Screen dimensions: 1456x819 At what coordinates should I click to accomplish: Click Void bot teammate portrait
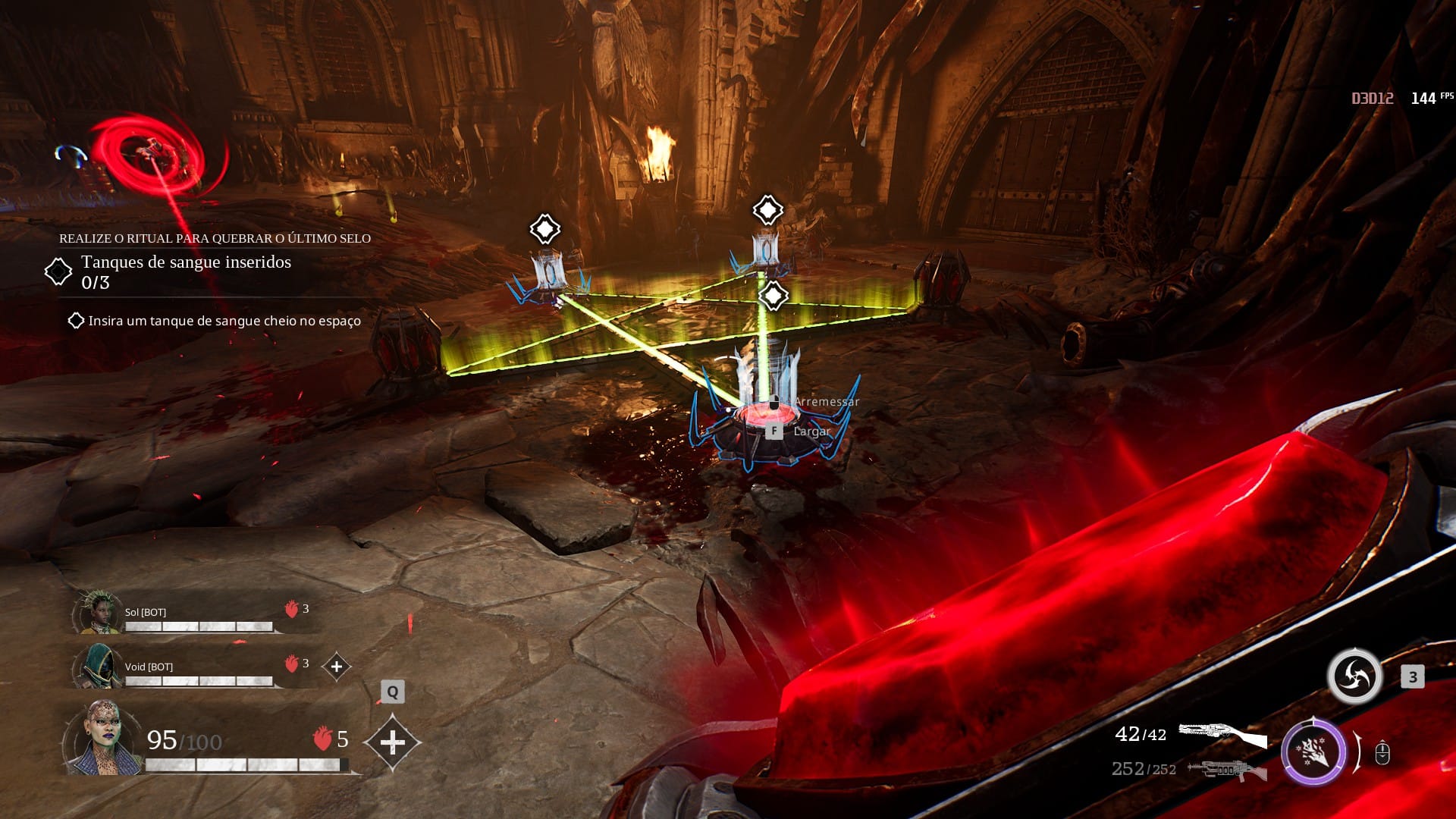pos(99,667)
